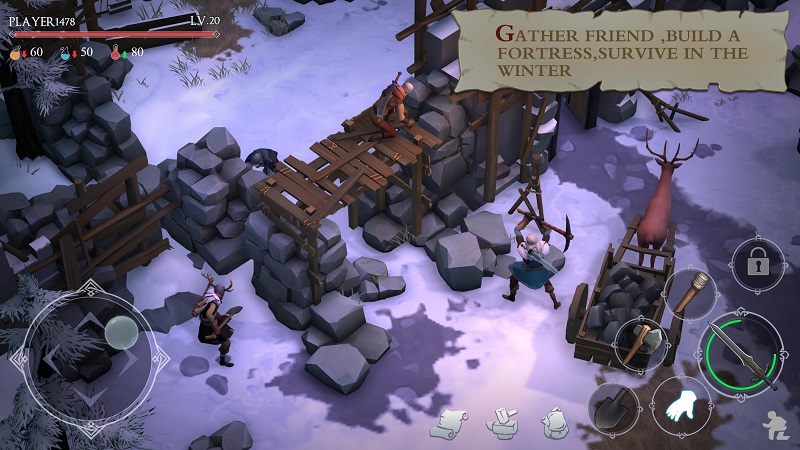Open the anvil and hammer crafting menu
The width and height of the screenshot is (800, 450).
tap(502, 424)
